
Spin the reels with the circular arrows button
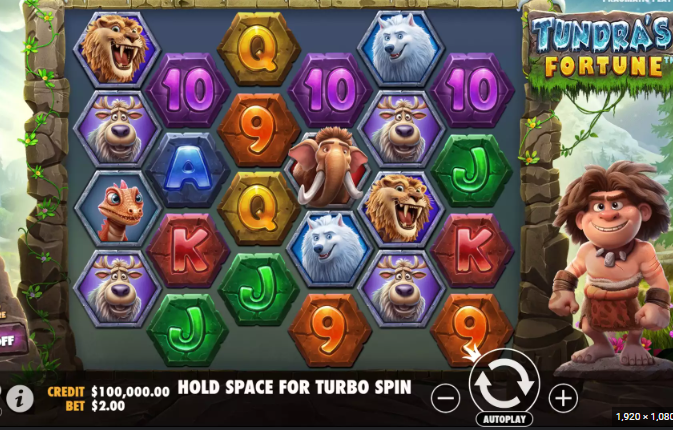click(x=504, y=381)
